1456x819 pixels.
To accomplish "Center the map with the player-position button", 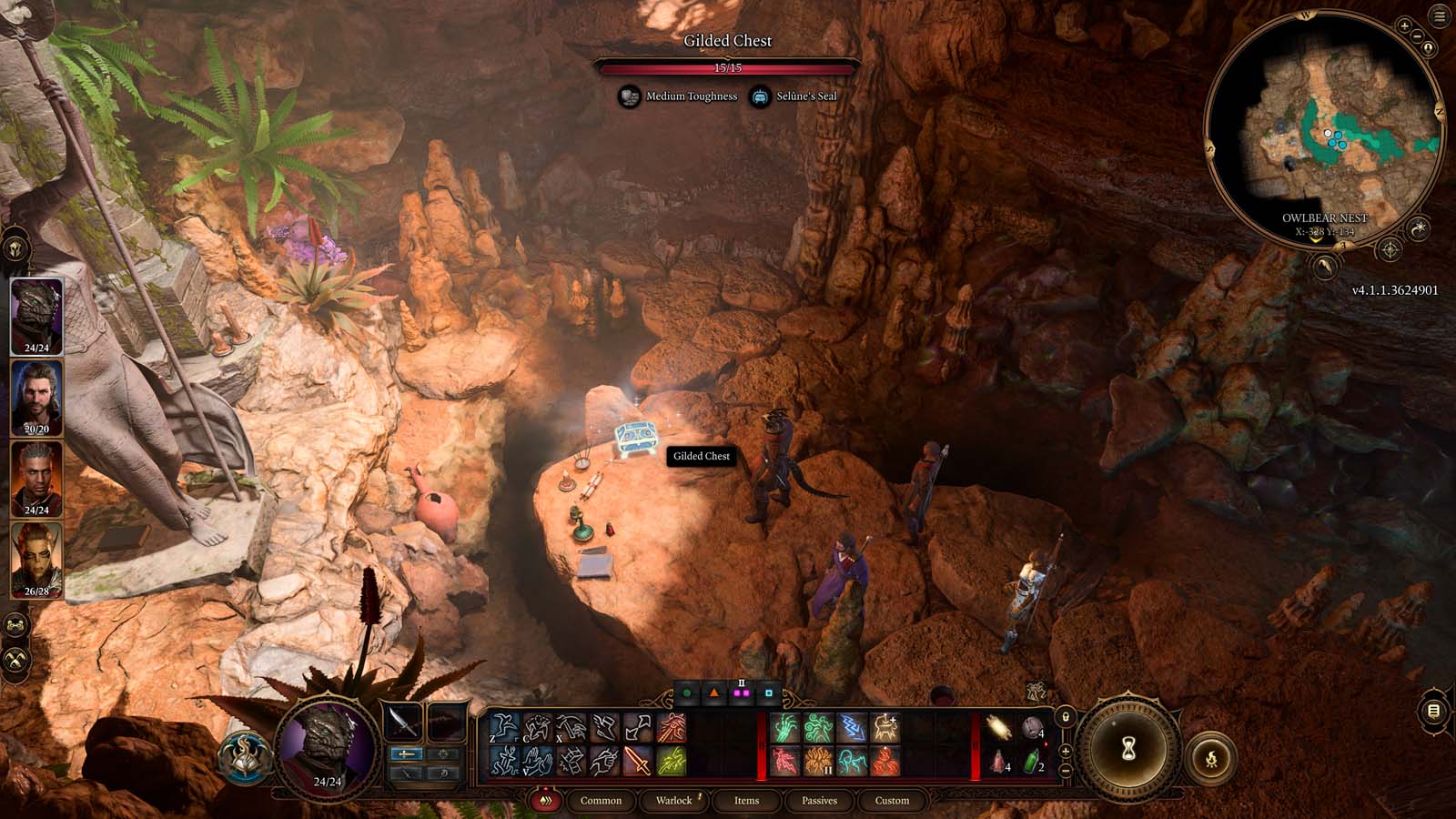I will pyautogui.click(x=1428, y=48).
